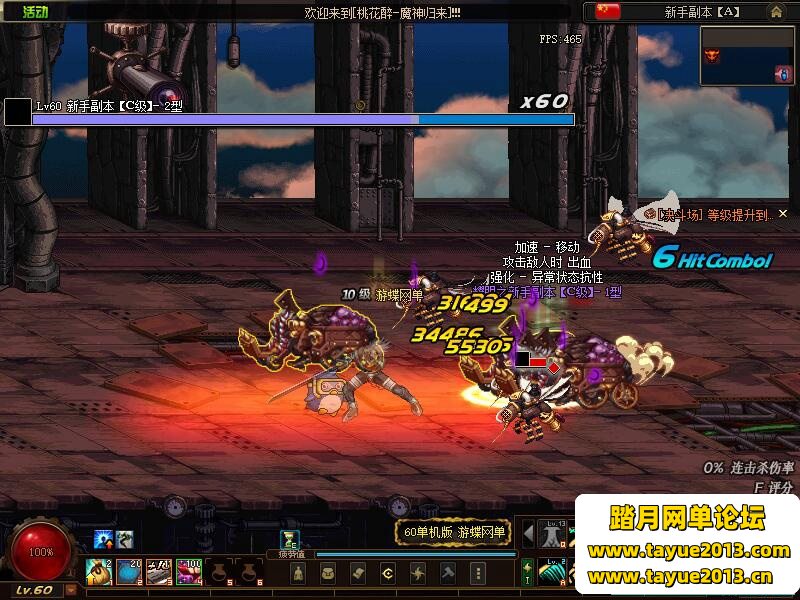
Task: Click the blue glowing buff status icon
Action: coord(103,540)
